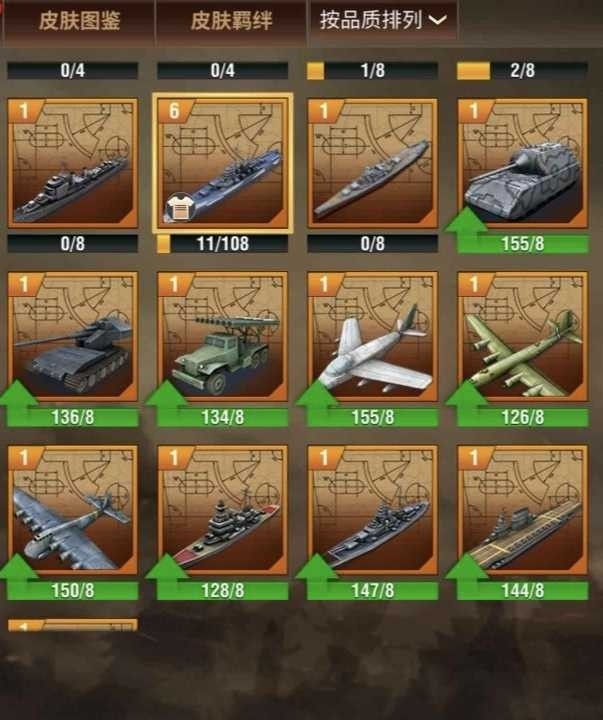Image resolution: width=603 pixels, height=720 pixels.
Task: Open the 皮肤图鉴 tab
Action: pos(78,21)
